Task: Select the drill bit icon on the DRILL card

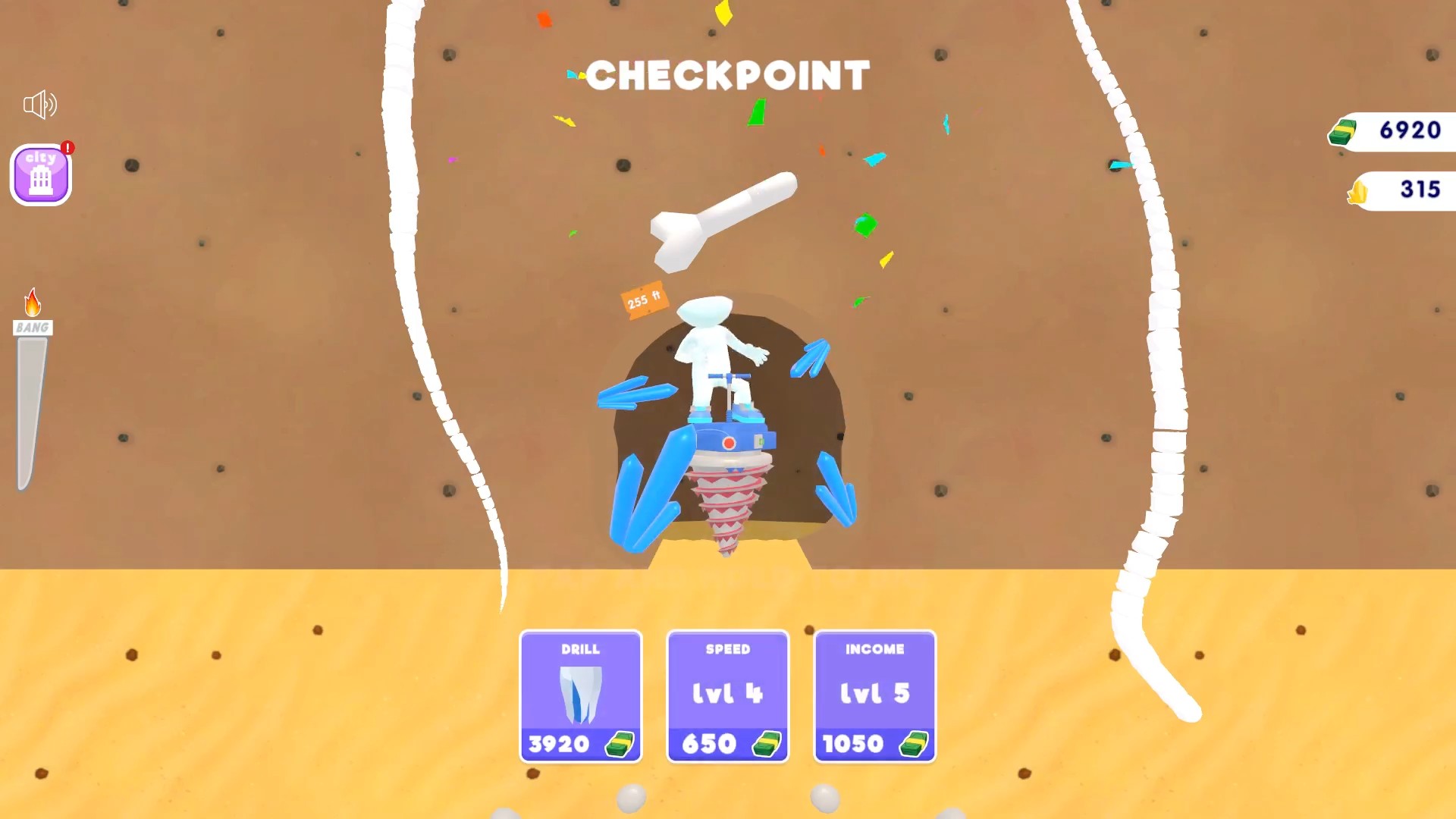Action: 580,694
